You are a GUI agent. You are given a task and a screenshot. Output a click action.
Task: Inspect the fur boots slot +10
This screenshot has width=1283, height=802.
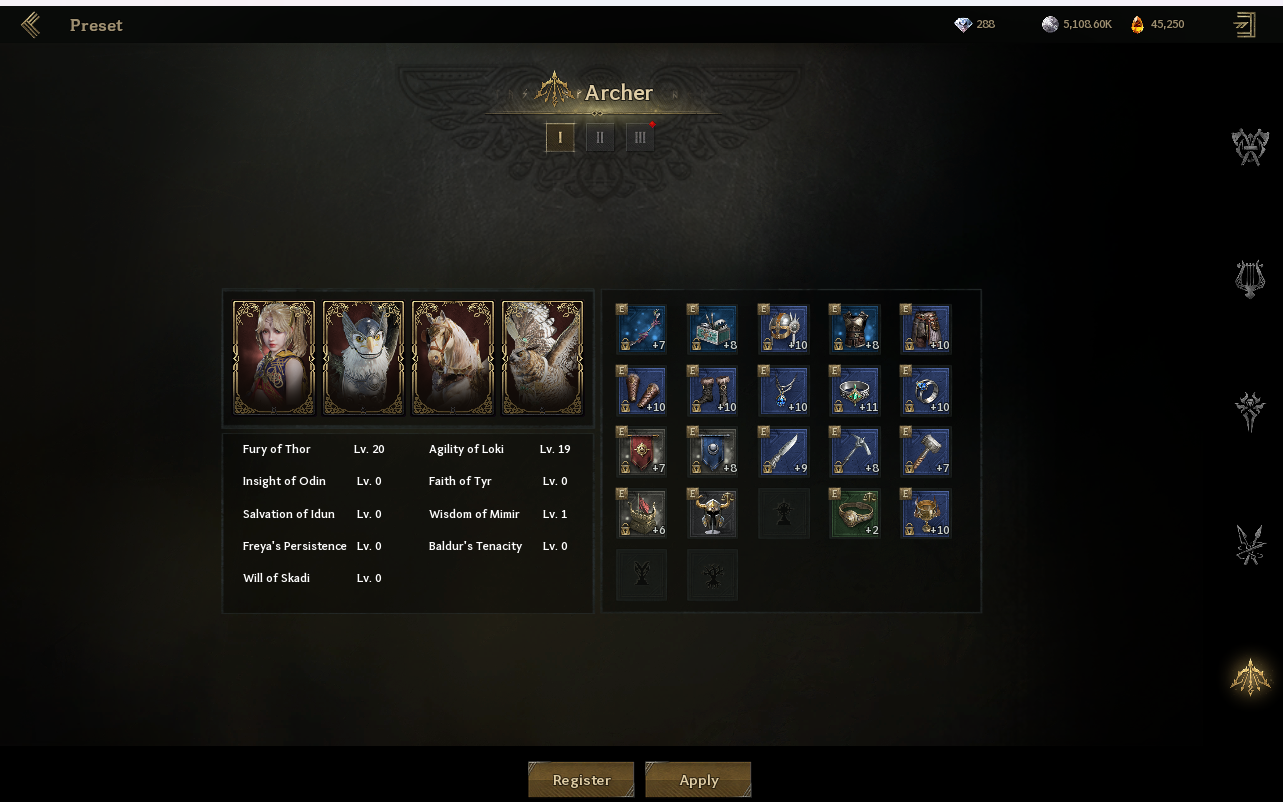point(713,390)
